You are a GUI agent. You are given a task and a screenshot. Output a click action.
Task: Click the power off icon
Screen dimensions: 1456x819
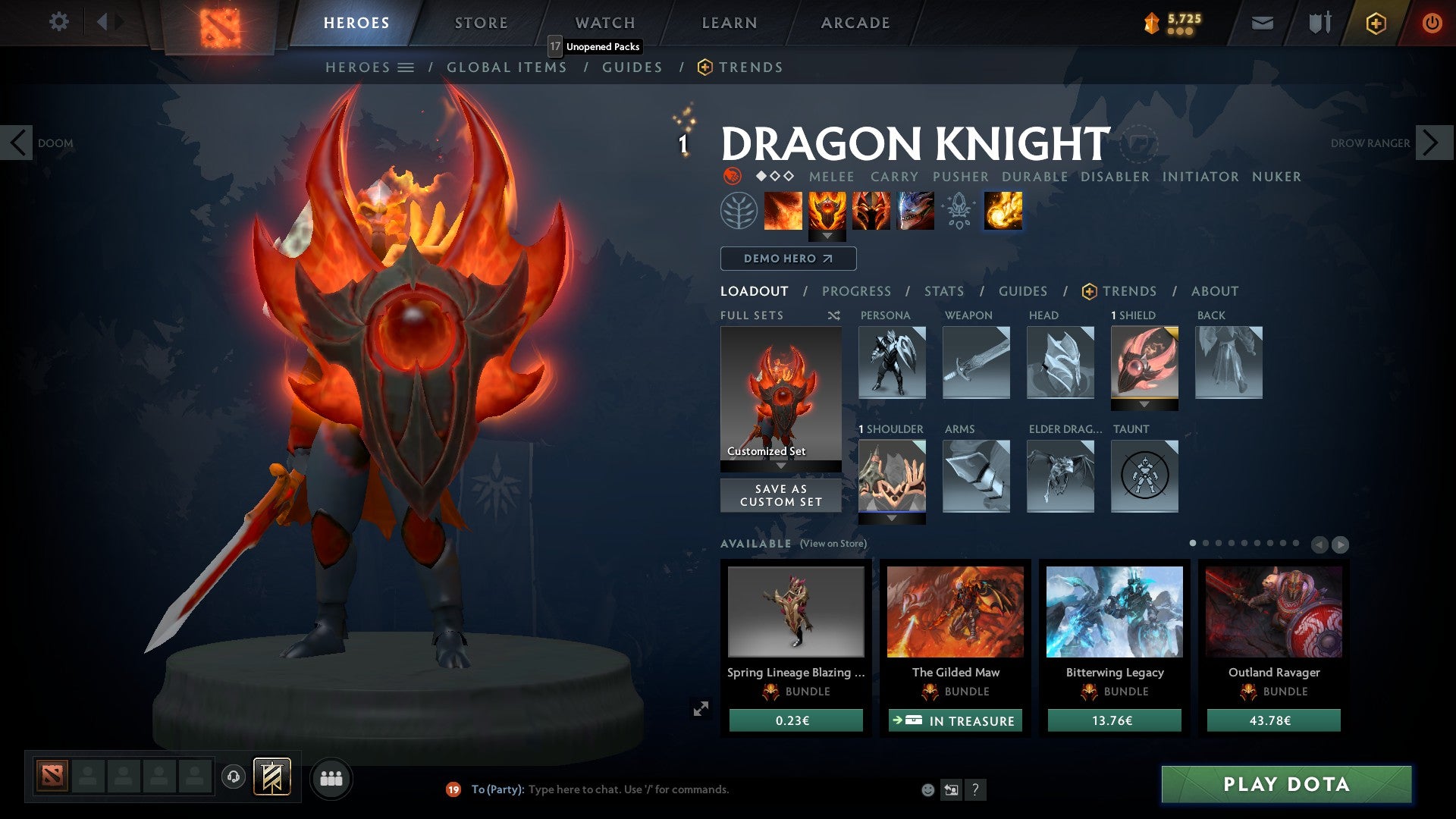tap(1432, 22)
